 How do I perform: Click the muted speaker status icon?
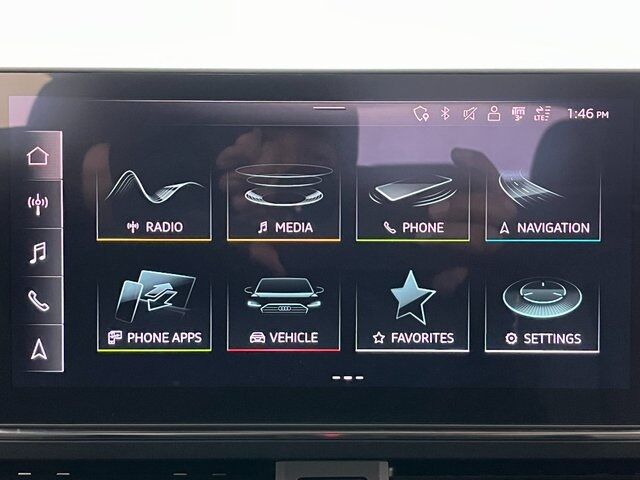(x=469, y=113)
